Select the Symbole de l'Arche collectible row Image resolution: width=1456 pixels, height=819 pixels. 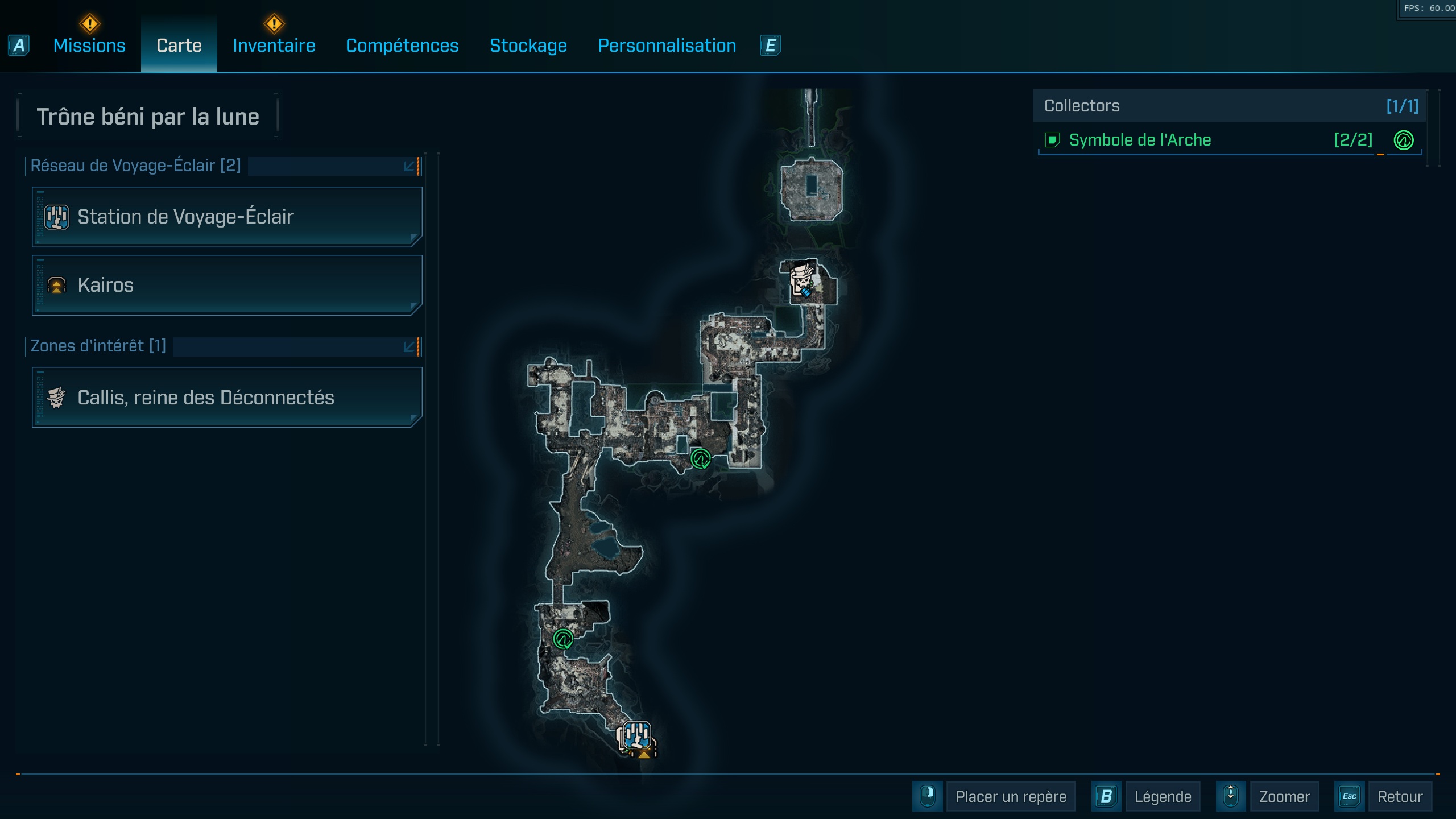pos(1206,140)
